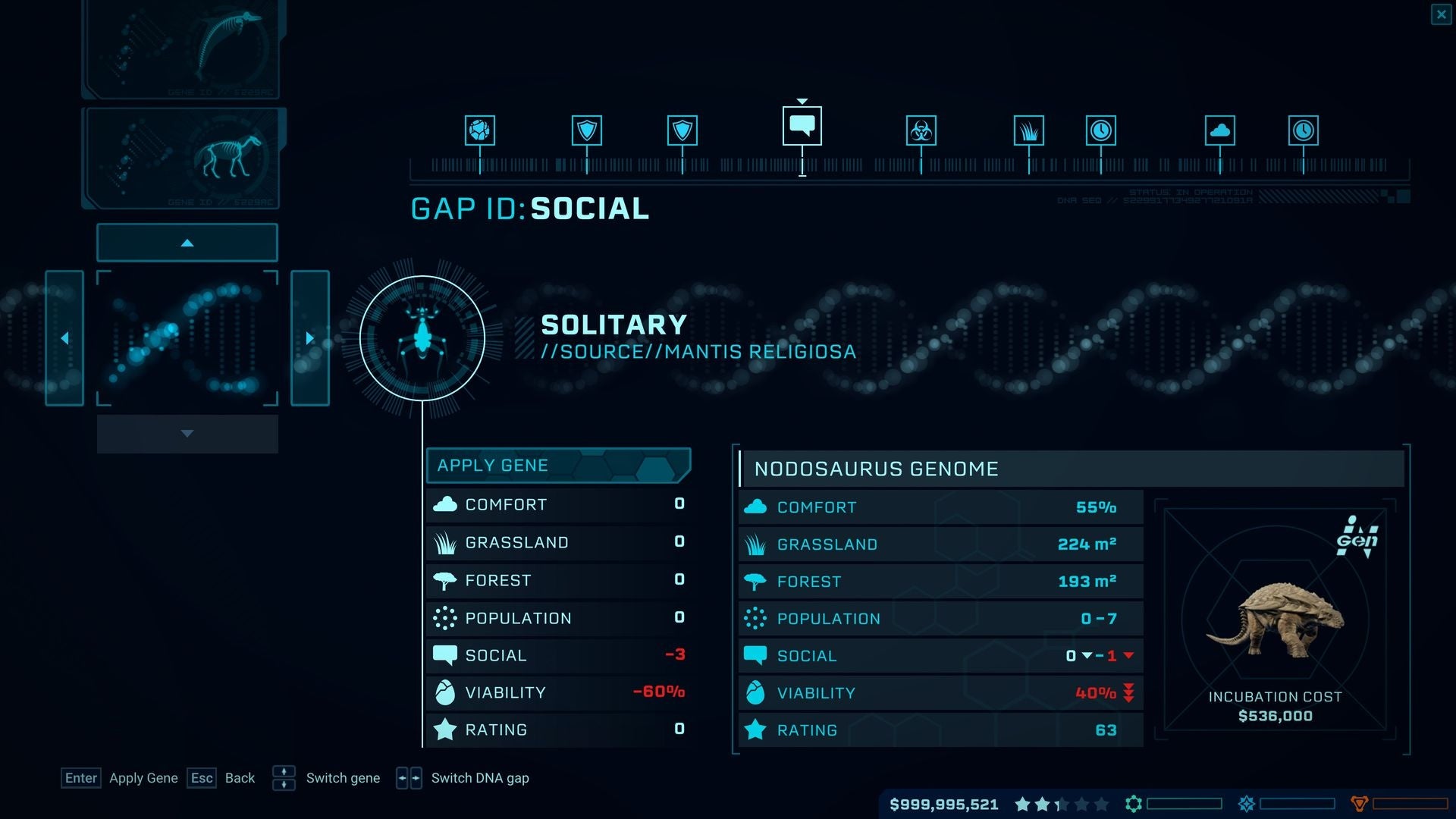
Task: Click right arrow to switch DNA gap
Action: tap(310, 338)
